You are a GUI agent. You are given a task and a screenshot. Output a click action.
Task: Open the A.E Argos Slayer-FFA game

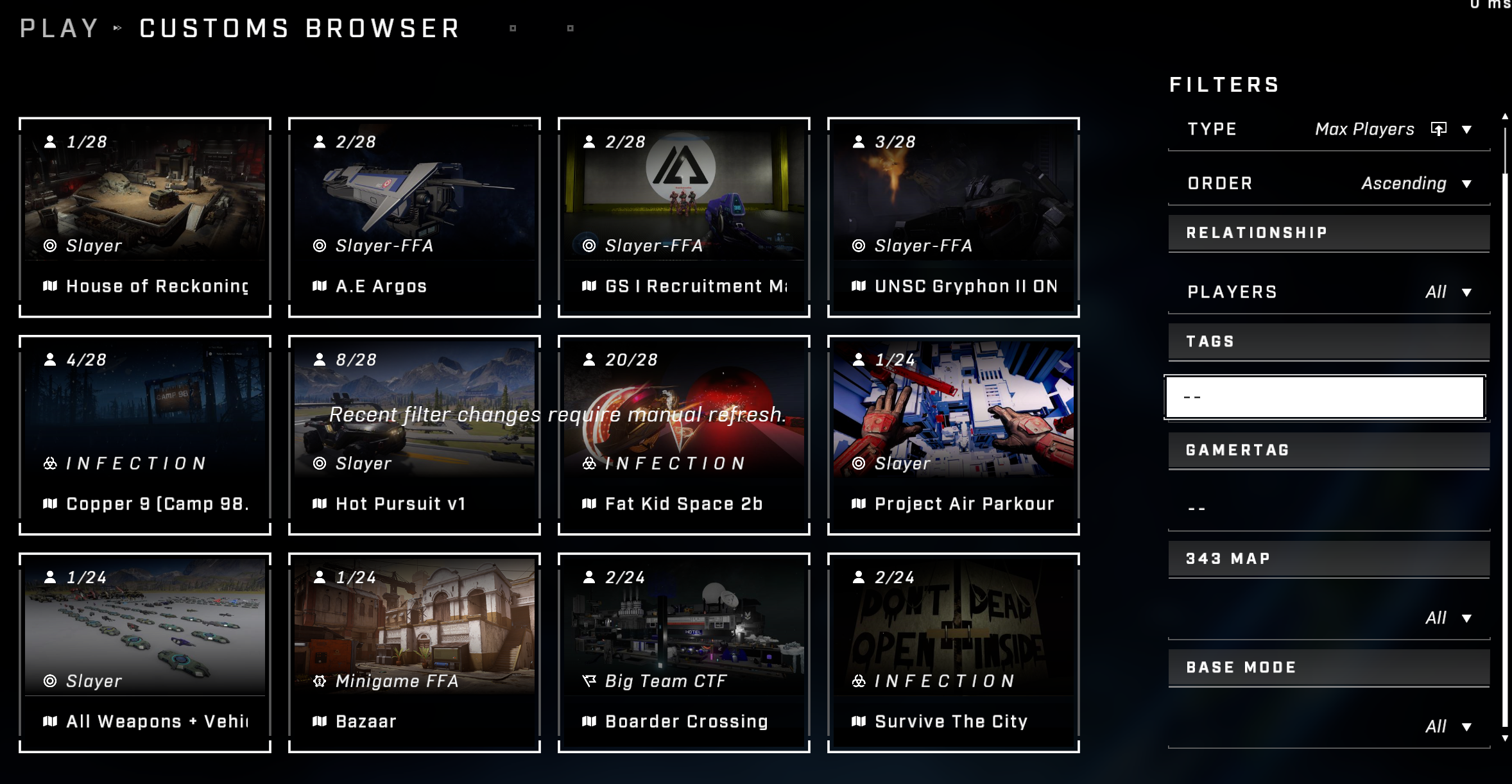click(x=415, y=217)
